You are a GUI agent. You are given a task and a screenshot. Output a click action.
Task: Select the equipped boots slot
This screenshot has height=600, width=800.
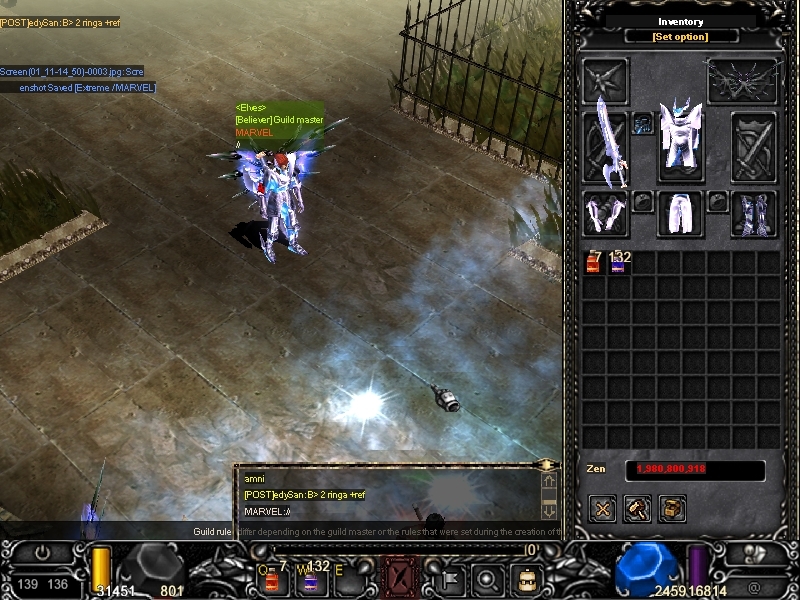754,214
